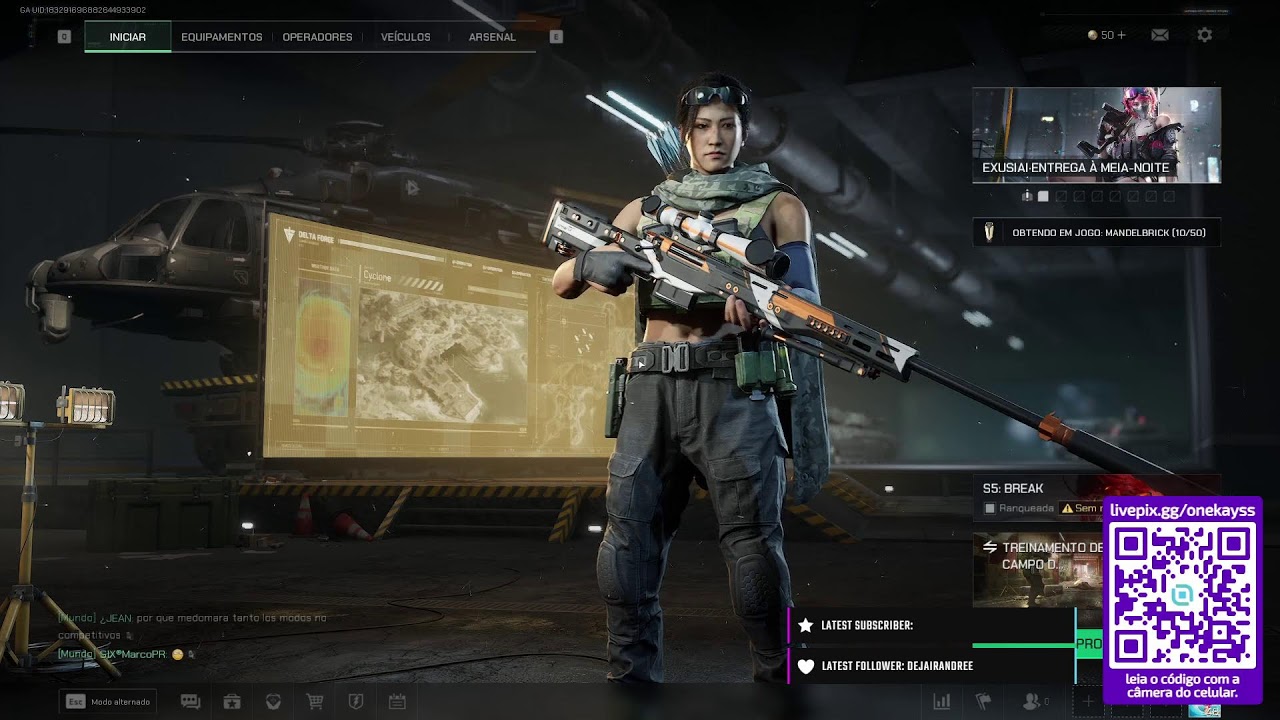Open the star briefcase icon
Viewport: 1280px width, 720px height.
pyautogui.click(x=232, y=702)
